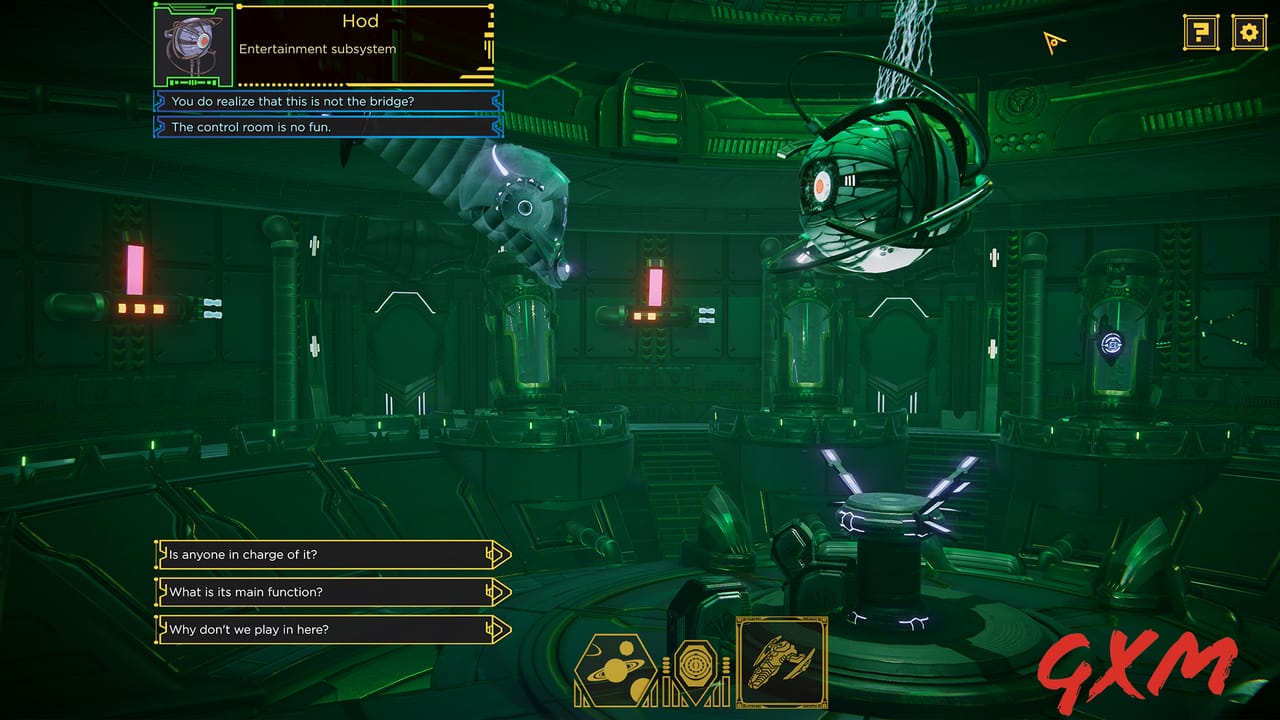Select the reply 'Why don't we play in here?'

coord(300,628)
